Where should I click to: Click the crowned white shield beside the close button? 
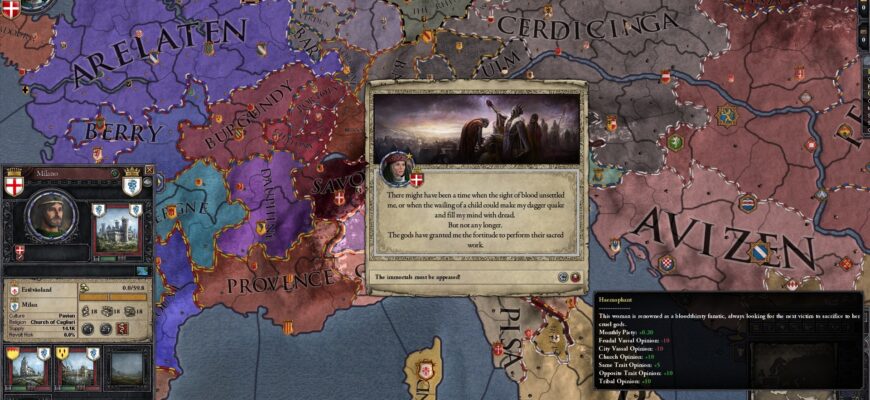pos(130,185)
